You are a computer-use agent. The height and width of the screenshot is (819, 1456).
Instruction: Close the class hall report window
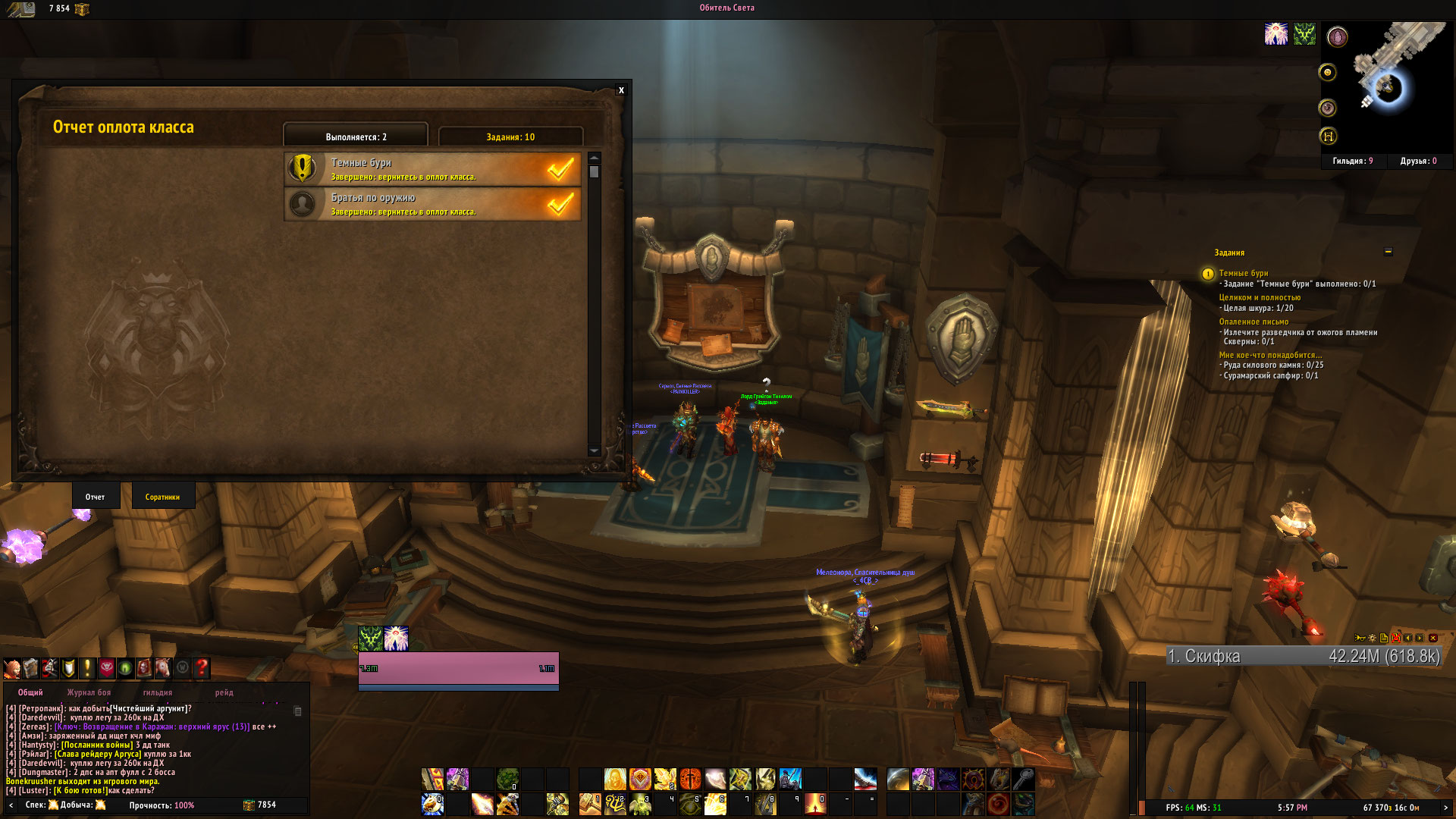(x=621, y=90)
